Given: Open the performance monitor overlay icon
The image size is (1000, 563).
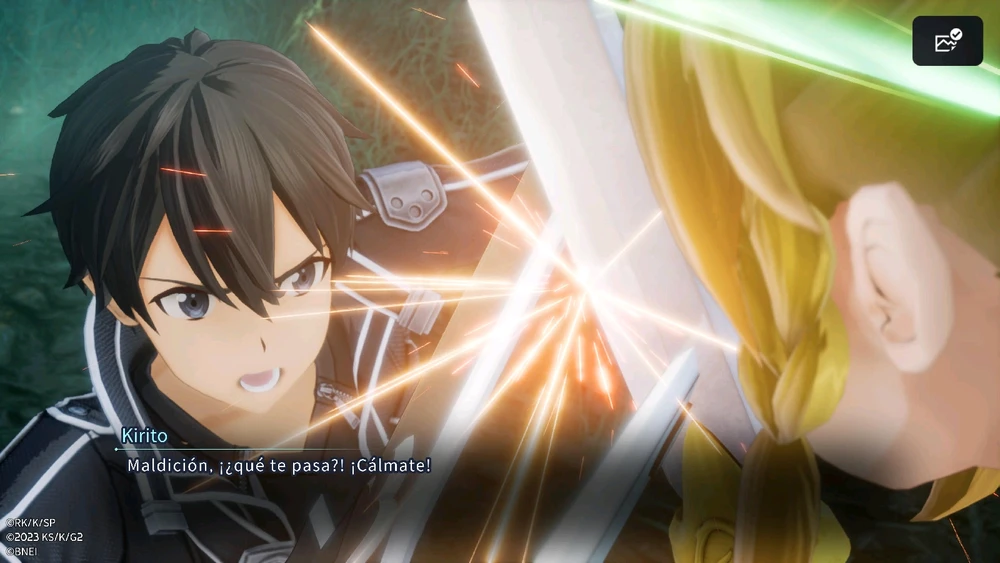Looking at the screenshot, I should click(x=947, y=41).
